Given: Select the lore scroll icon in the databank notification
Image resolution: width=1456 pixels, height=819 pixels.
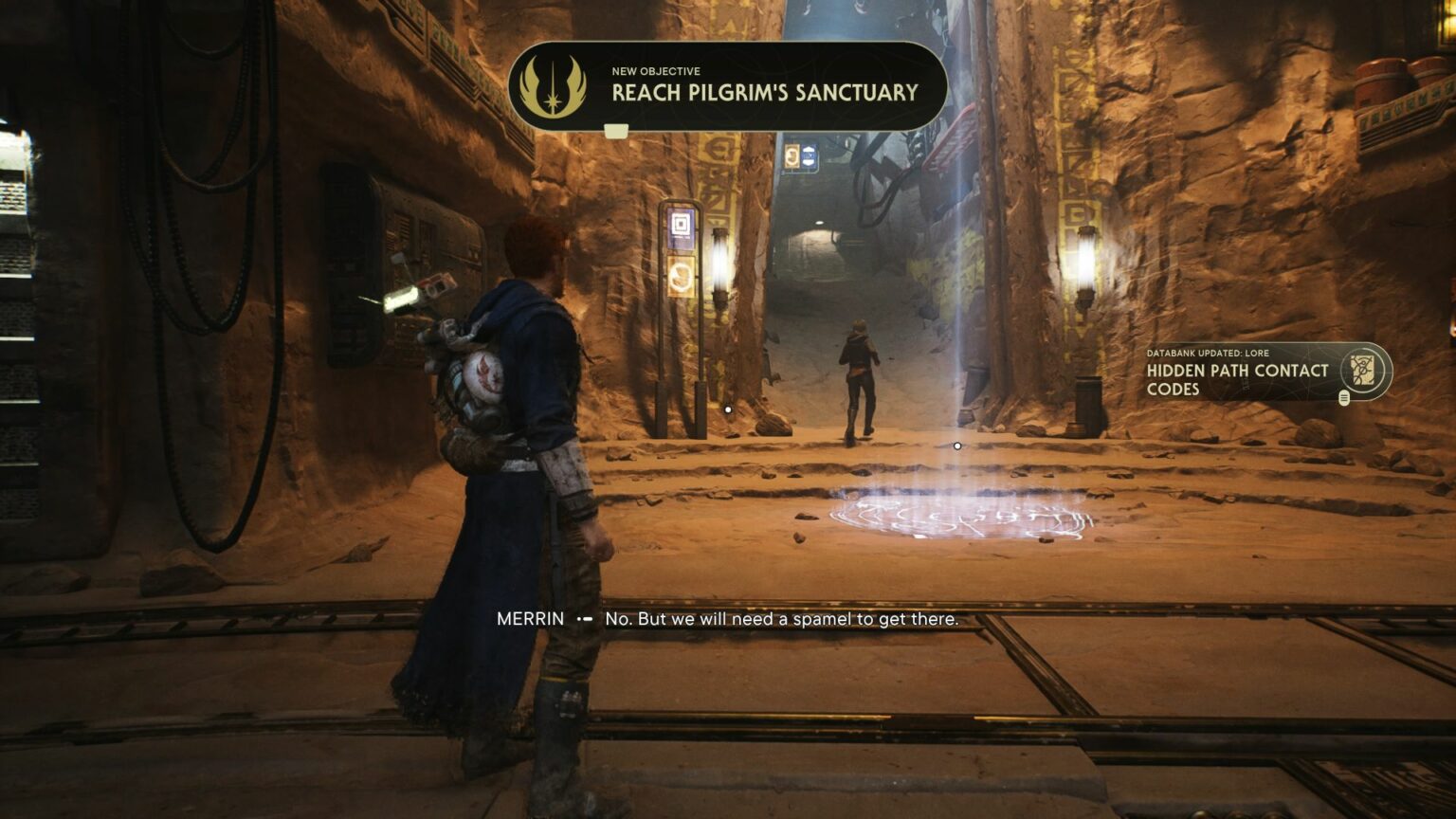Looking at the screenshot, I should coord(1361,370).
